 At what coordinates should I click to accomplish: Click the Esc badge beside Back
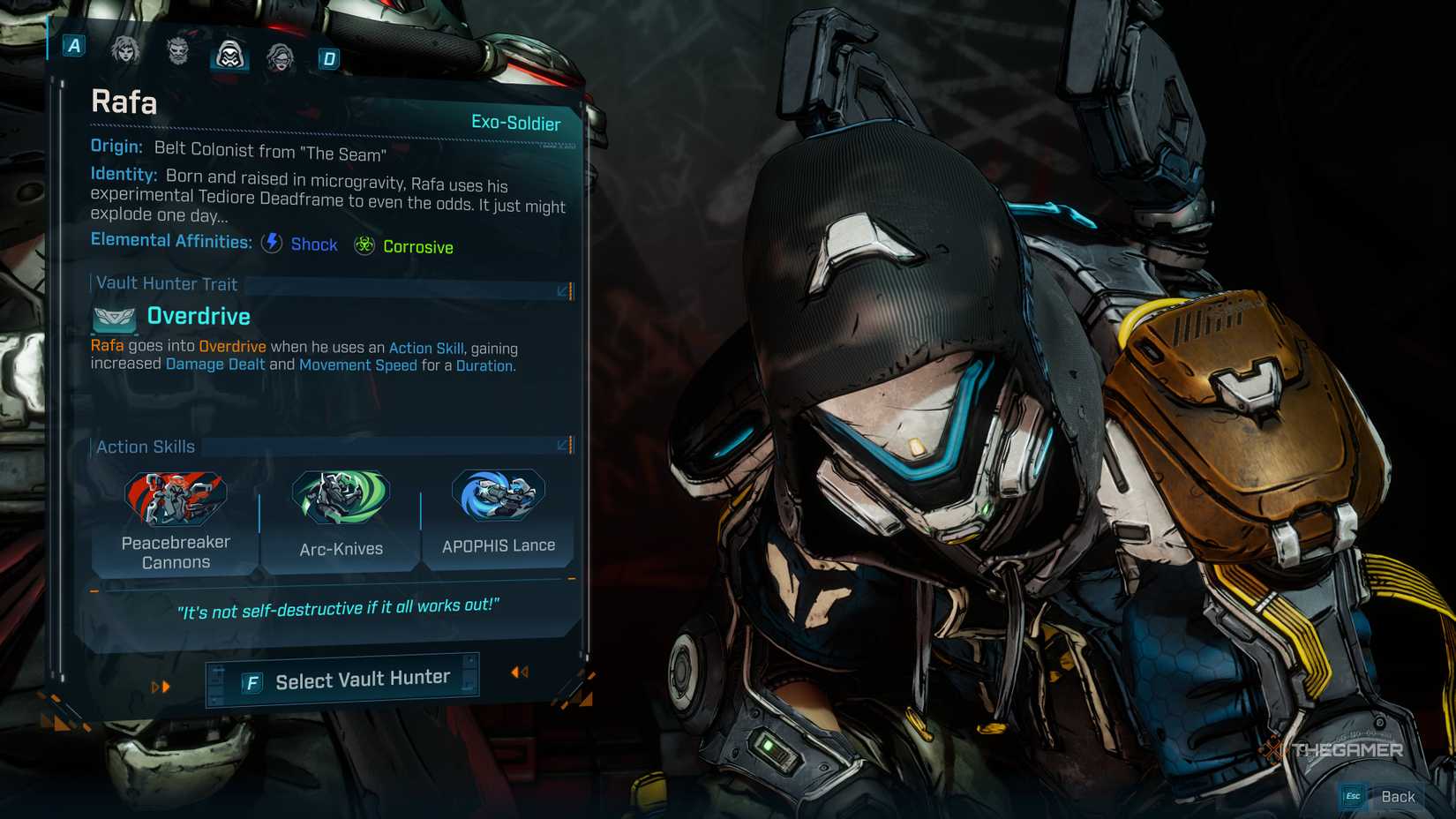(1351, 795)
